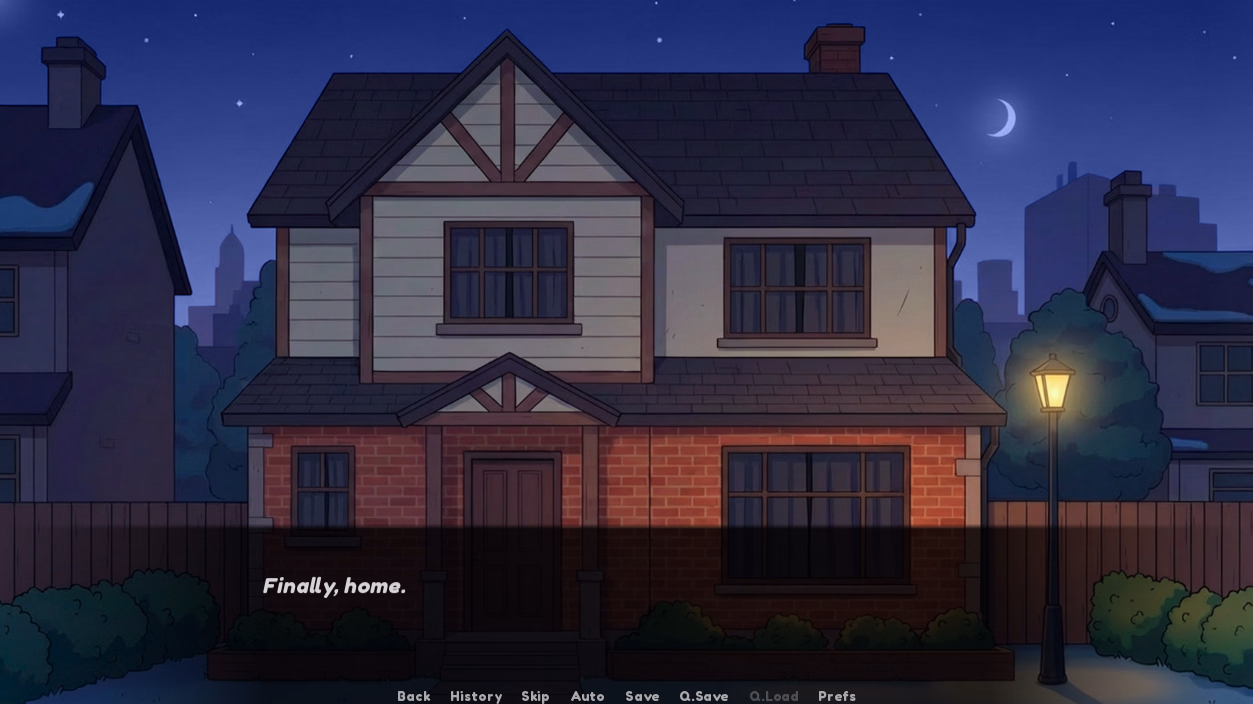Open the dialogue History log
This screenshot has height=704, width=1253.
click(475, 696)
